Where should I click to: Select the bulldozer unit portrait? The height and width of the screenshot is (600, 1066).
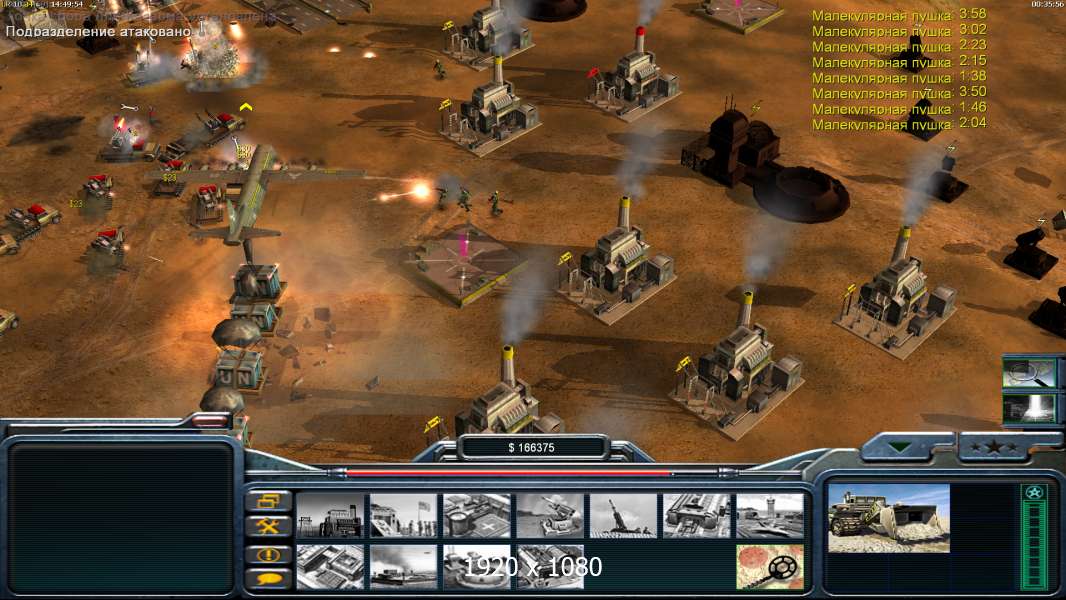click(888, 518)
